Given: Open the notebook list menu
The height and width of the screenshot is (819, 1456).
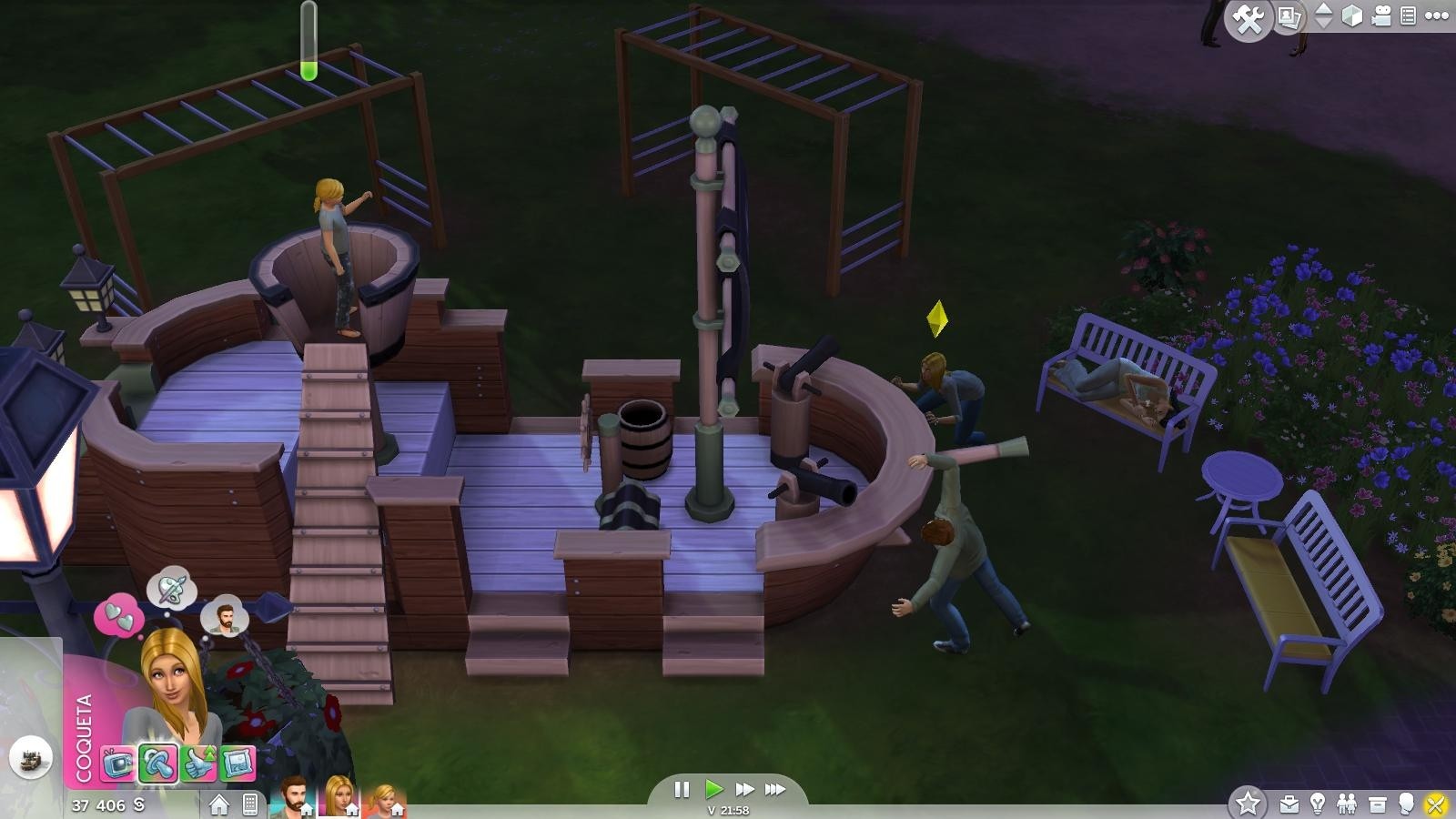Looking at the screenshot, I should click(x=1408, y=15).
